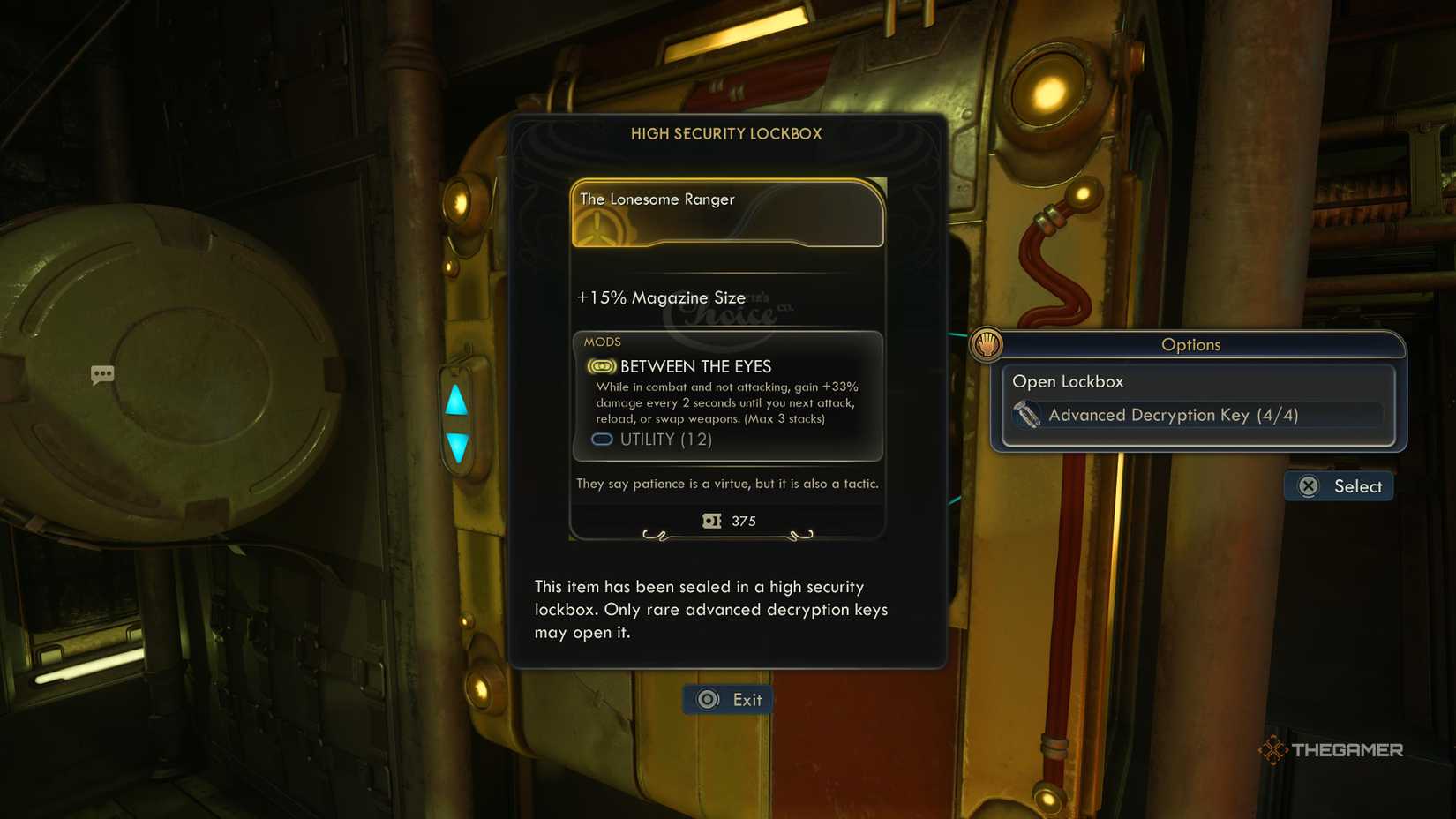
Task: Select the Between the Eyes mod icon
Action: (x=600, y=365)
